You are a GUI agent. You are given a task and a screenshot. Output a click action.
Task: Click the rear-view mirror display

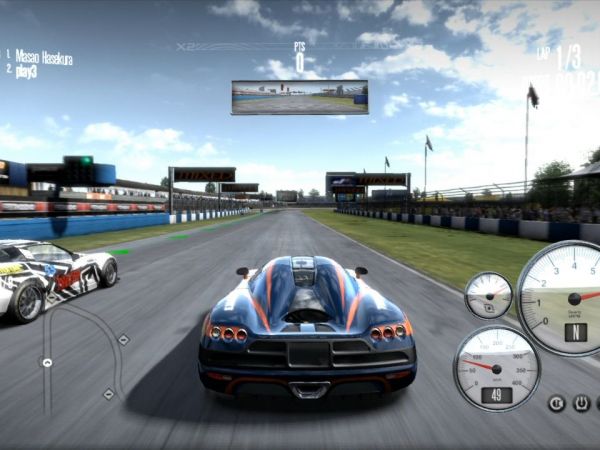299,97
